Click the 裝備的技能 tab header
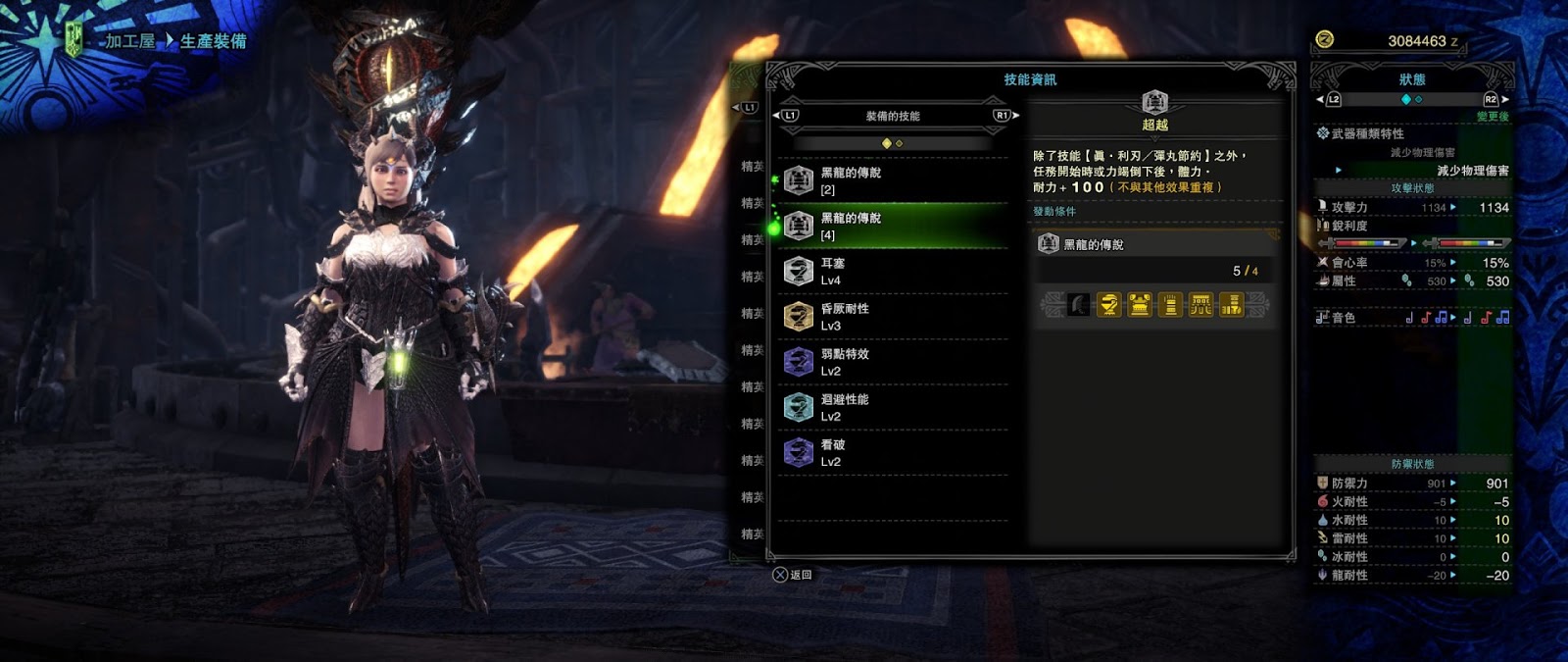Screen dimensions: 1568x662 pos(893,116)
